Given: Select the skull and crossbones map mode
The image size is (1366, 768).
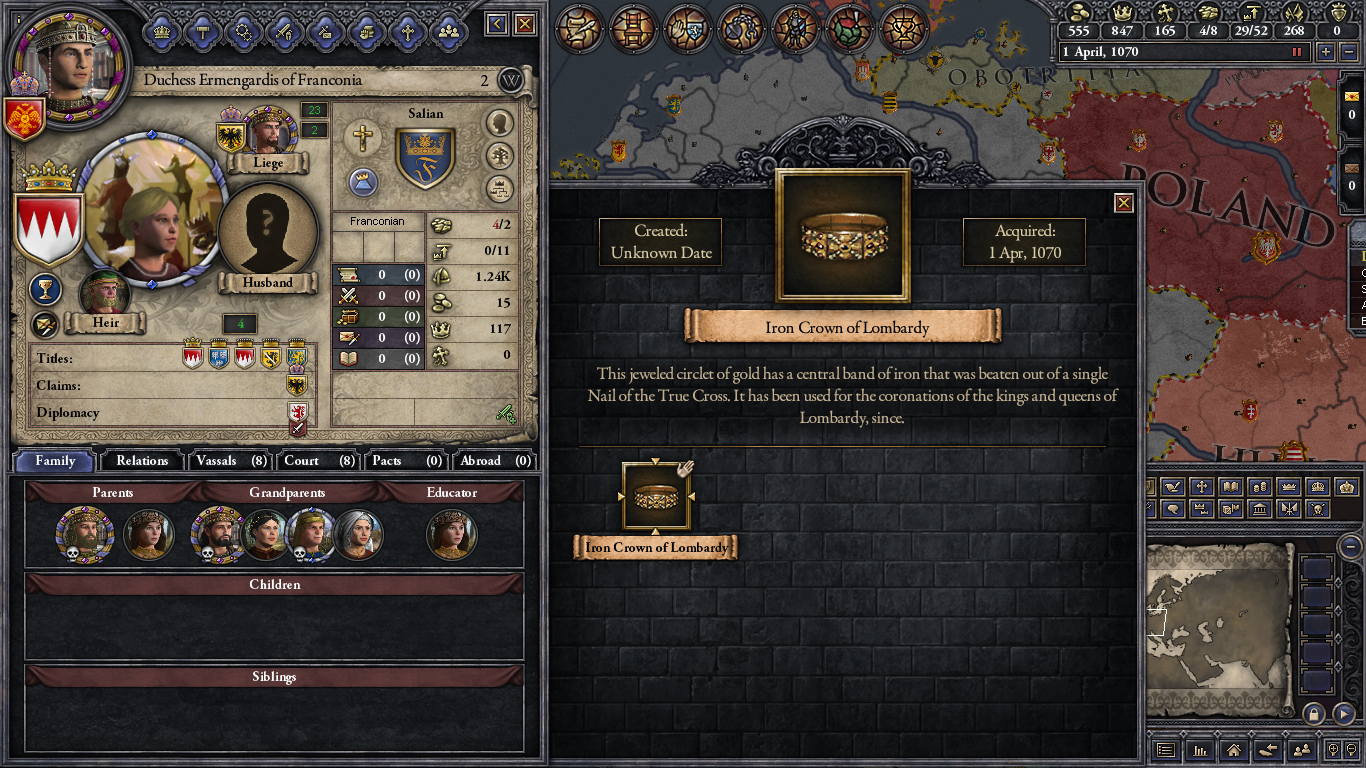Looking at the screenshot, I should click(x=1318, y=509).
